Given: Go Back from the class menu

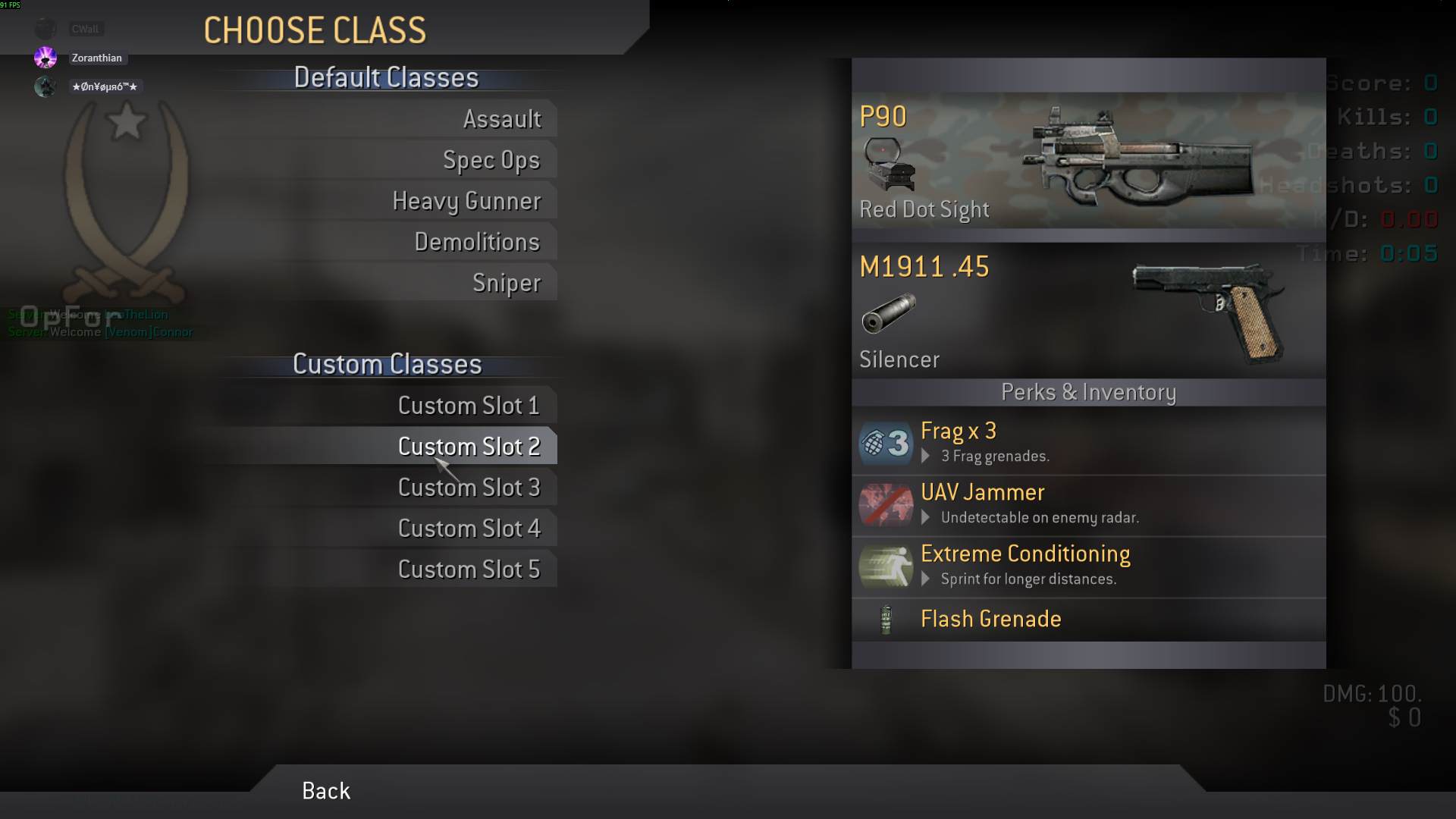Looking at the screenshot, I should 326,791.
